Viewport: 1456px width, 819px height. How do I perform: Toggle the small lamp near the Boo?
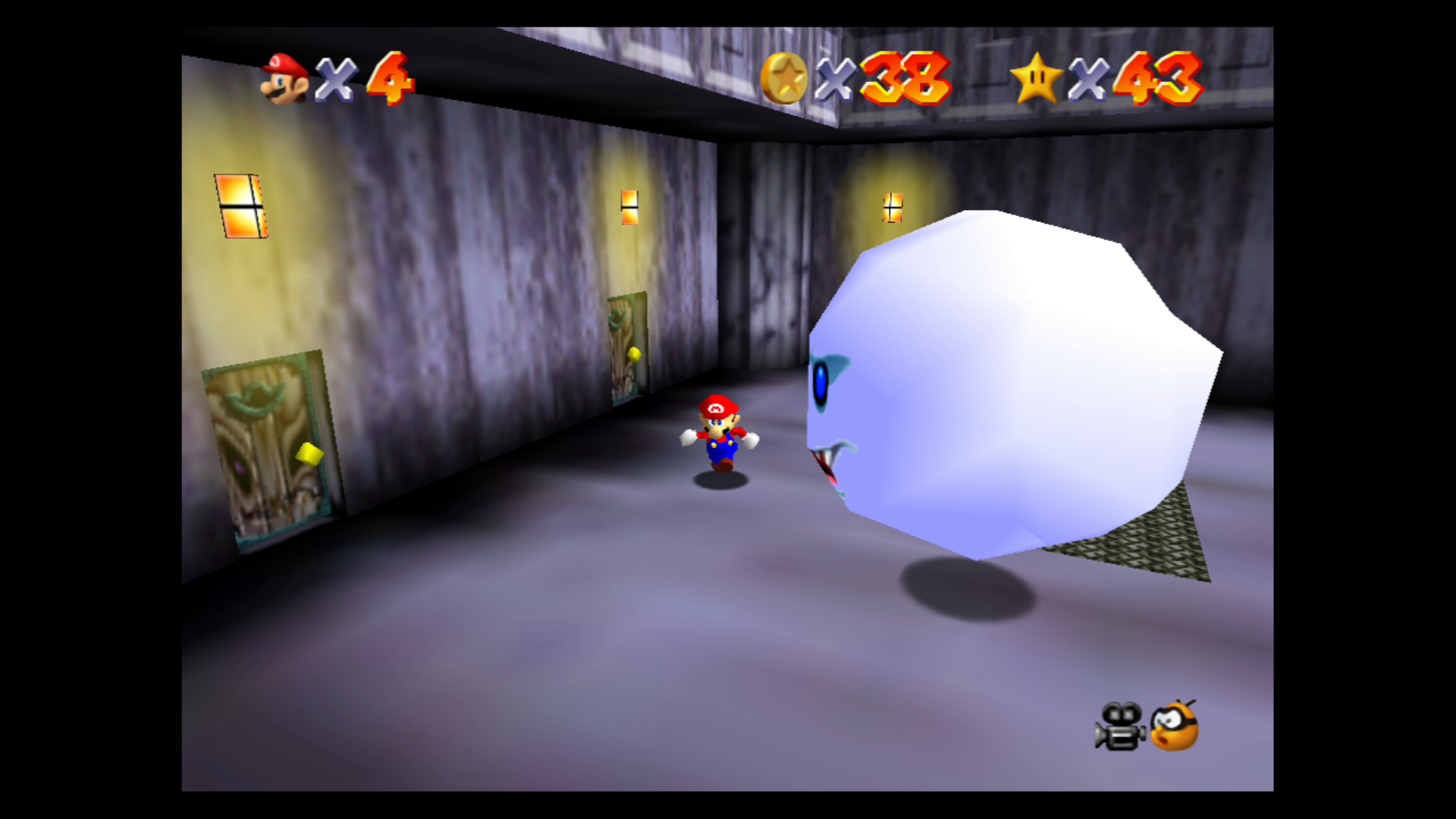[x=892, y=206]
